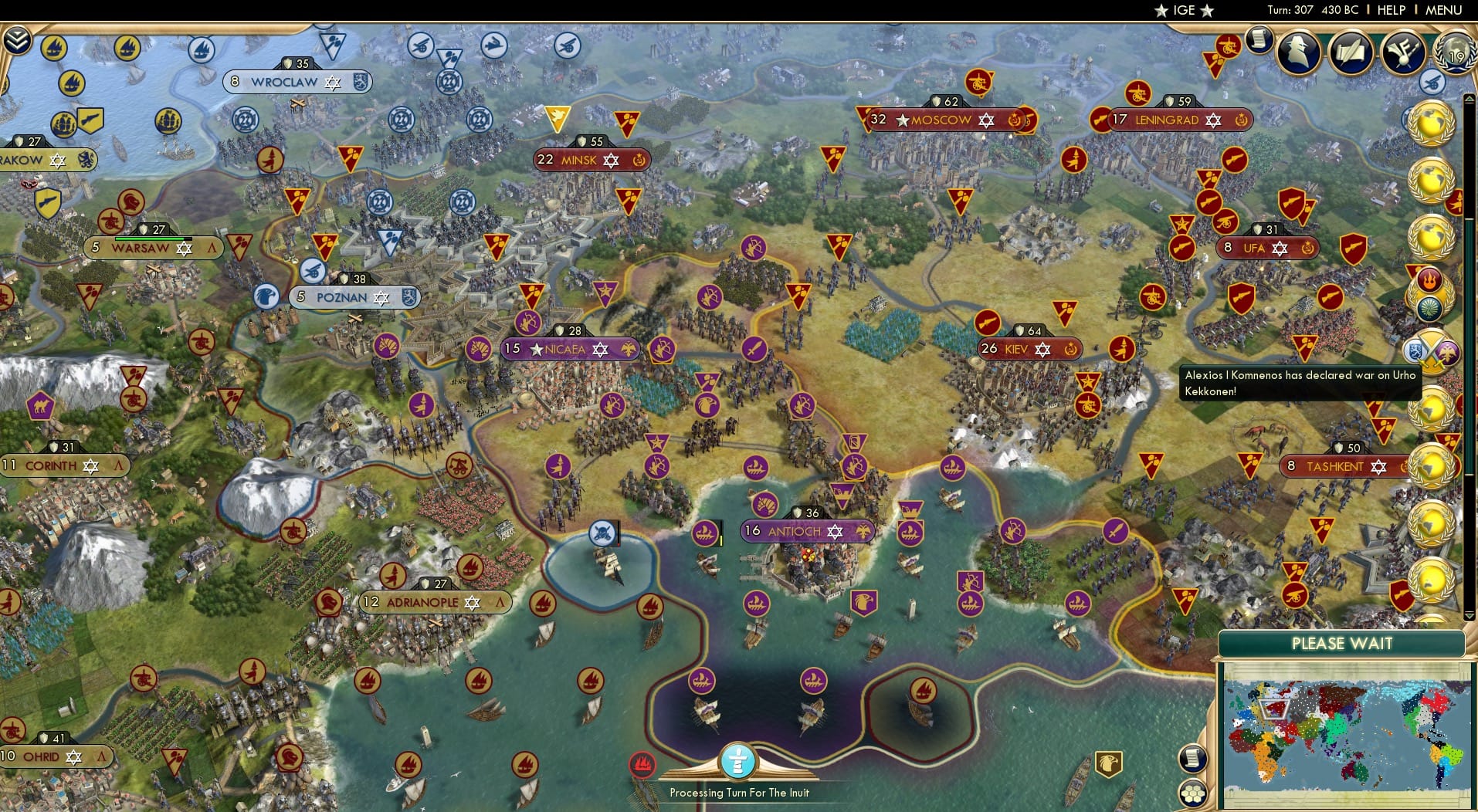
Task: Select the golden eagle city-state banner near minimap
Action: (1108, 762)
